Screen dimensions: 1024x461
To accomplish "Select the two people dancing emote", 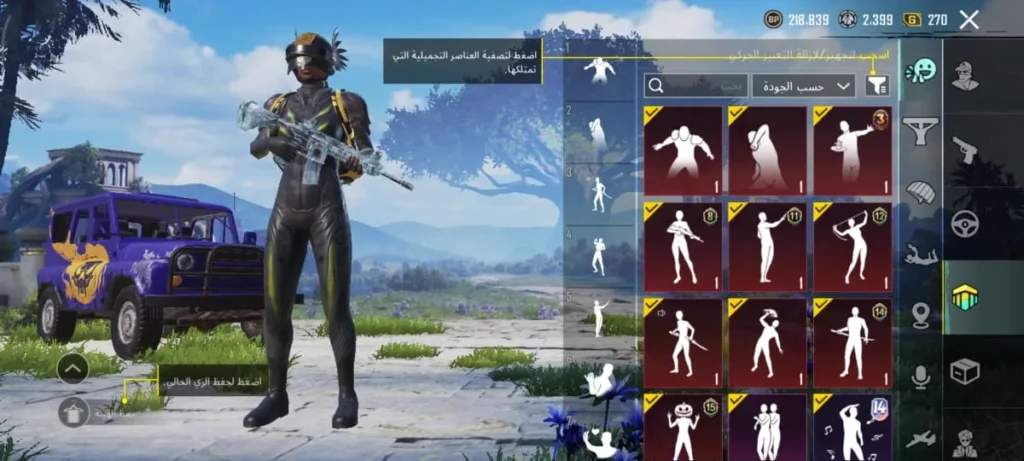I will tap(767, 427).
